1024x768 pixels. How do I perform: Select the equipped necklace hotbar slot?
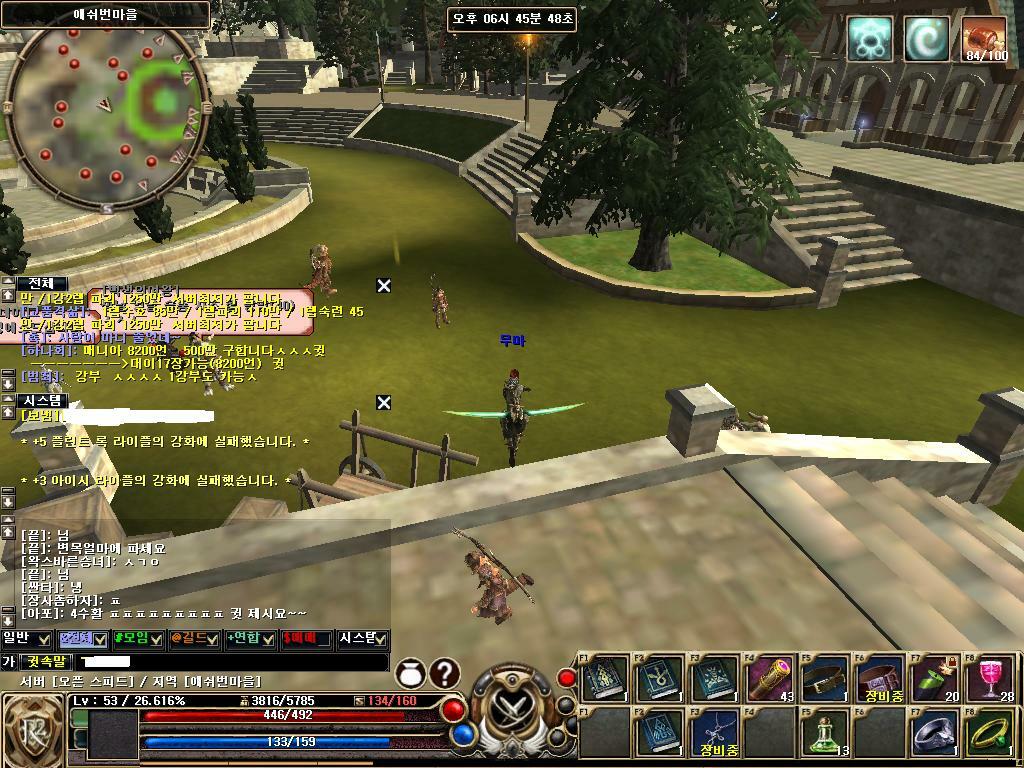(715, 734)
